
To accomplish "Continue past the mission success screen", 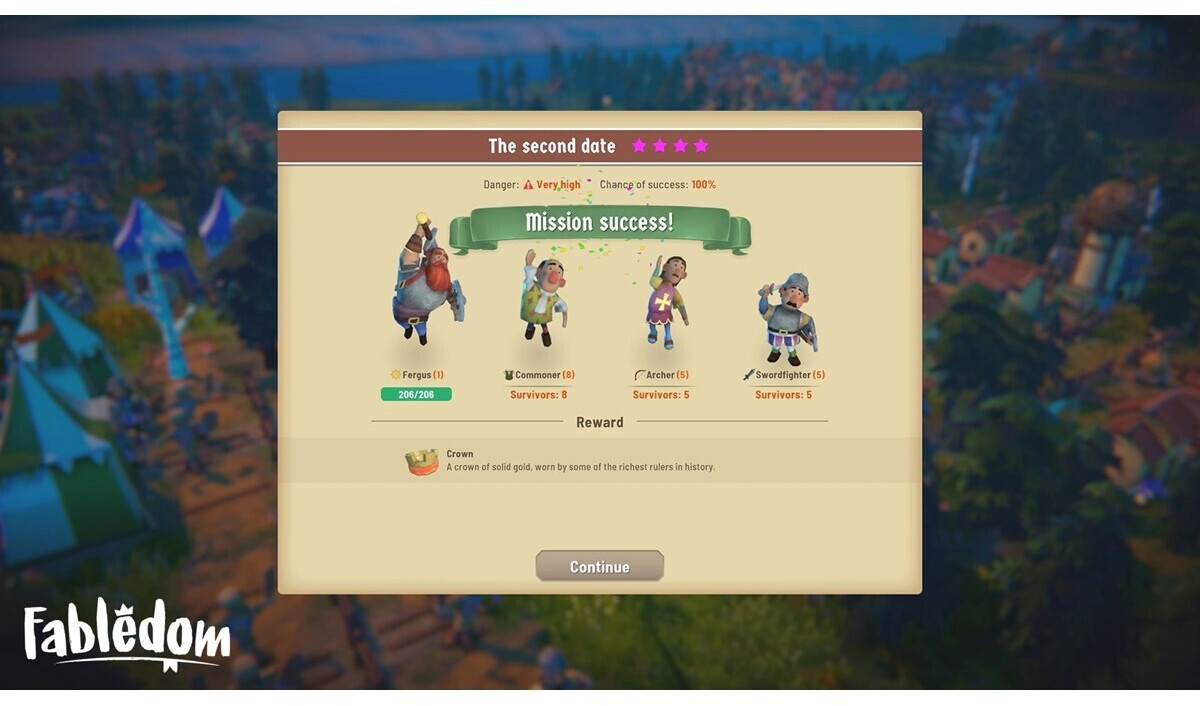I will pyautogui.click(x=599, y=566).
